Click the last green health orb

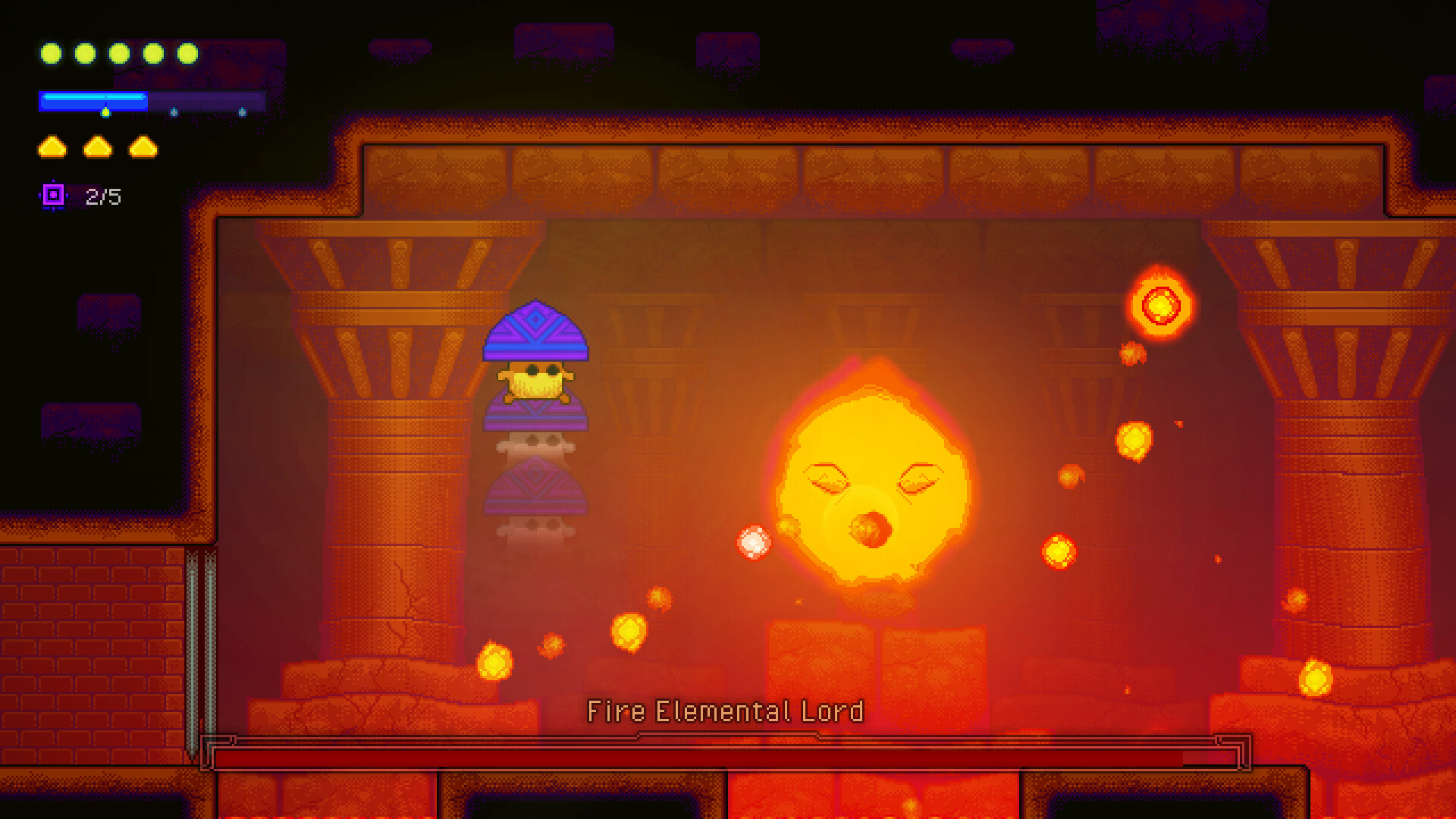(x=187, y=54)
